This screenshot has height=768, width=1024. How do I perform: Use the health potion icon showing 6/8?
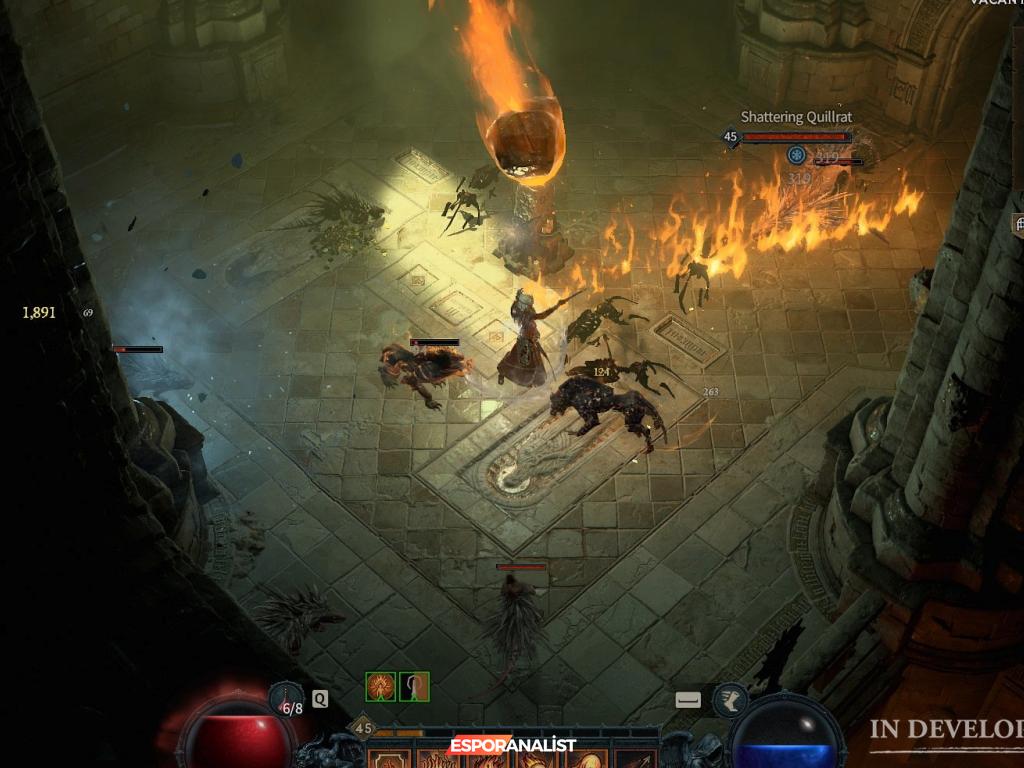(287, 699)
